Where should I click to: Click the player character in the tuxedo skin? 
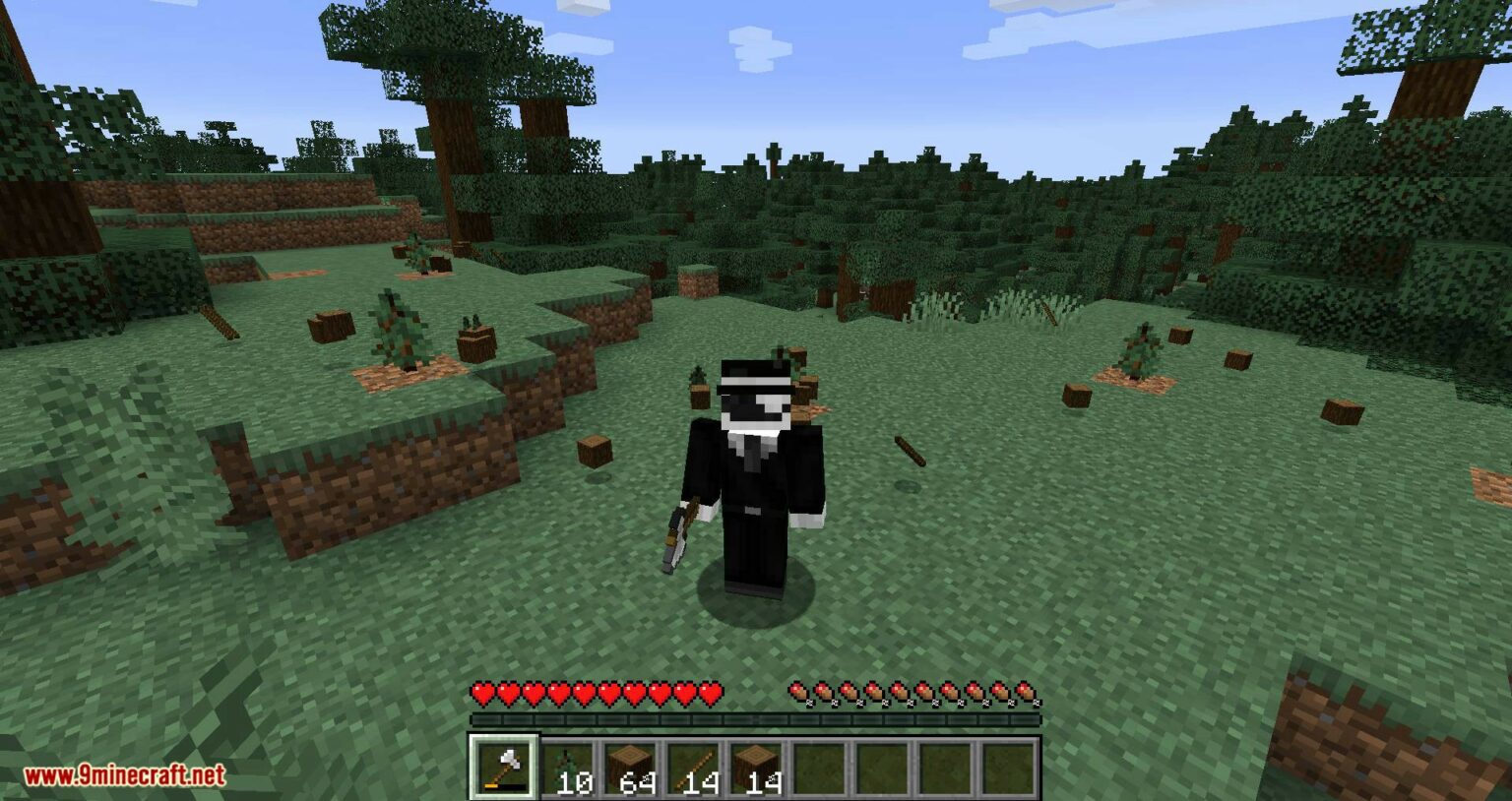pyautogui.click(x=753, y=472)
